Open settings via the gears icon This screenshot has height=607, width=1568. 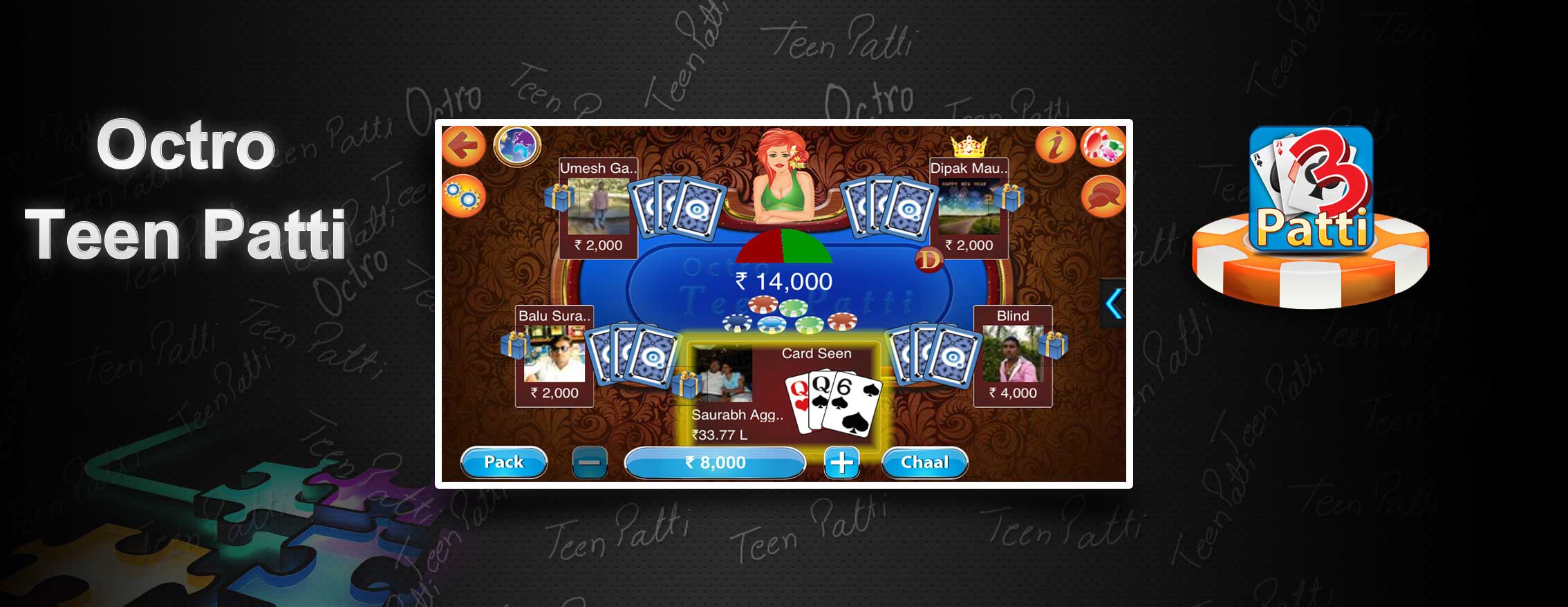tap(463, 196)
